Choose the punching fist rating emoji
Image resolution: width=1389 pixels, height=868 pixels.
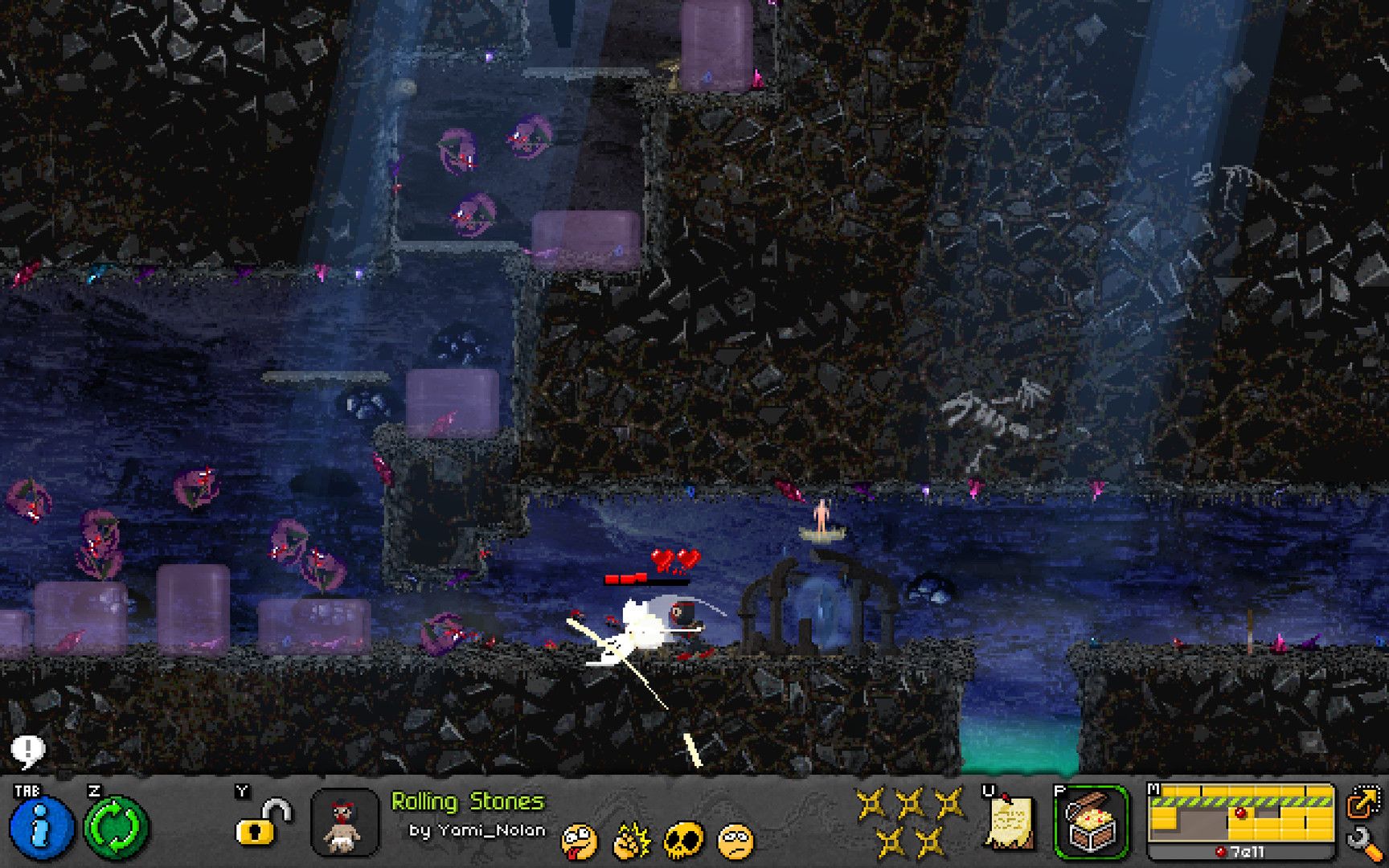[x=631, y=841]
